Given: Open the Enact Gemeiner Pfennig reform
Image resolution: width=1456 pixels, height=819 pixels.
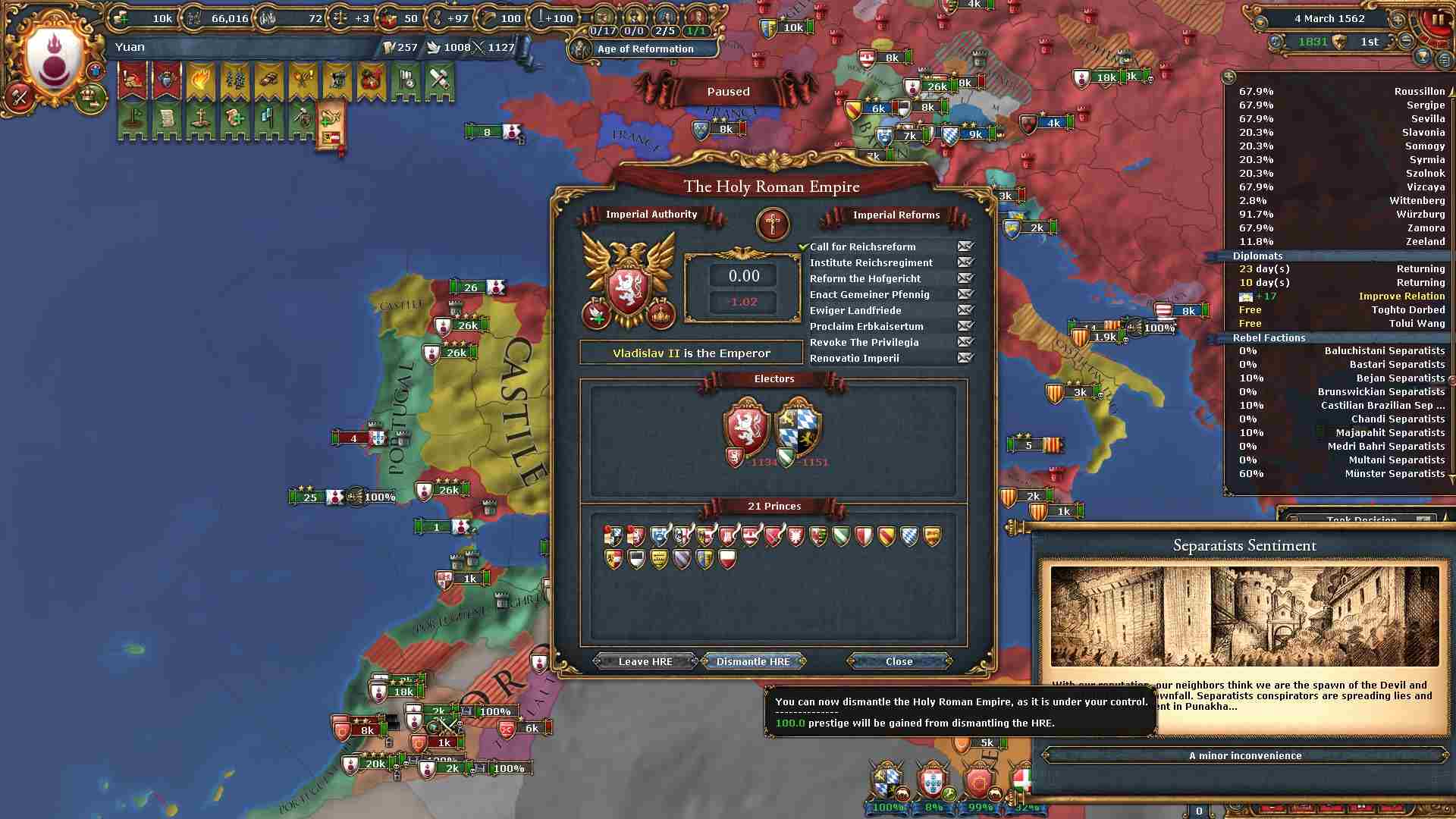Looking at the screenshot, I should click(x=869, y=294).
